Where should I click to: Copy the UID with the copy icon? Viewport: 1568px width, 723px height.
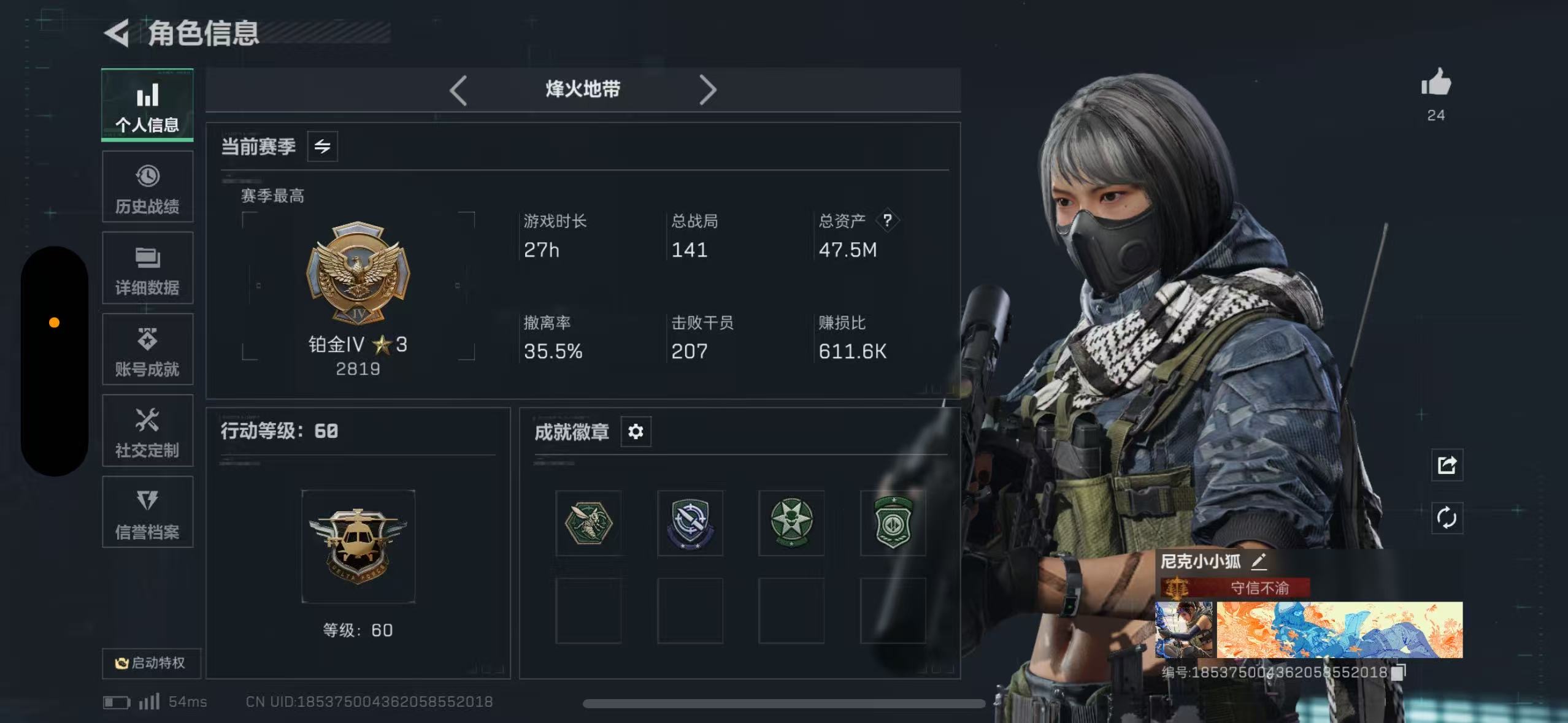tap(1399, 672)
